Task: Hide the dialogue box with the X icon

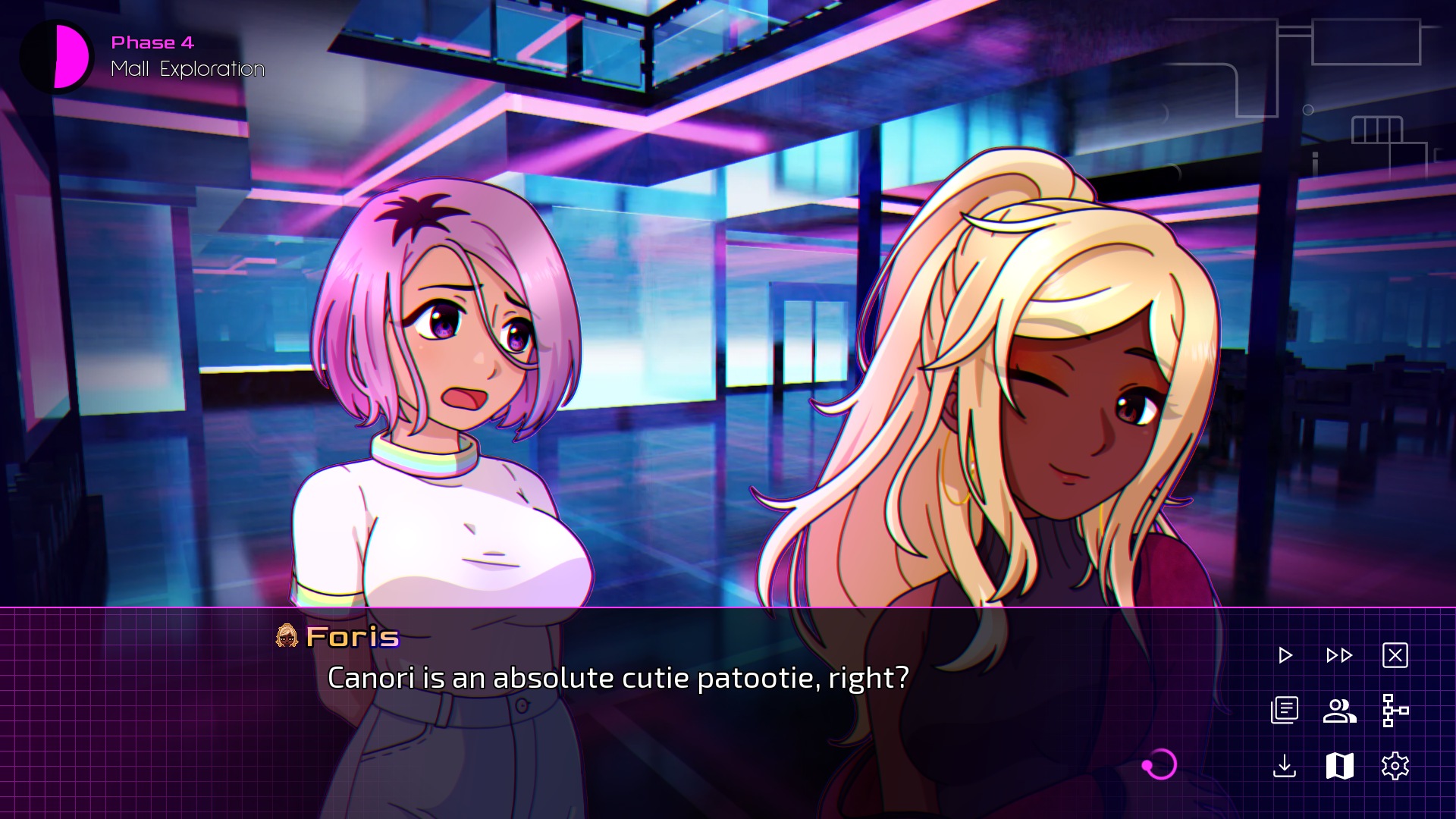Action: (x=1395, y=655)
